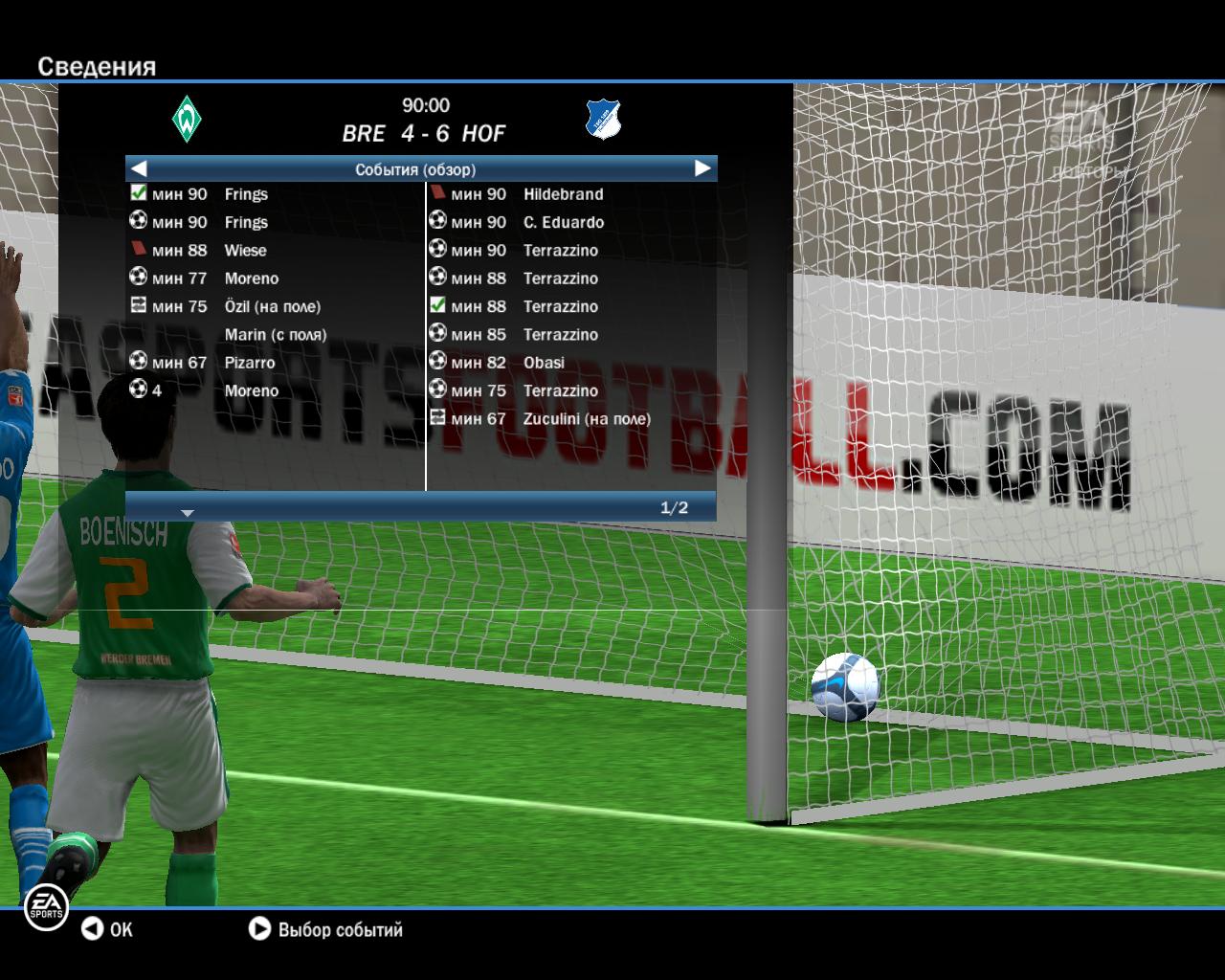Choose the C. Eduardo goal event
The width and height of the screenshot is (1225, 980).
[563, 223]
